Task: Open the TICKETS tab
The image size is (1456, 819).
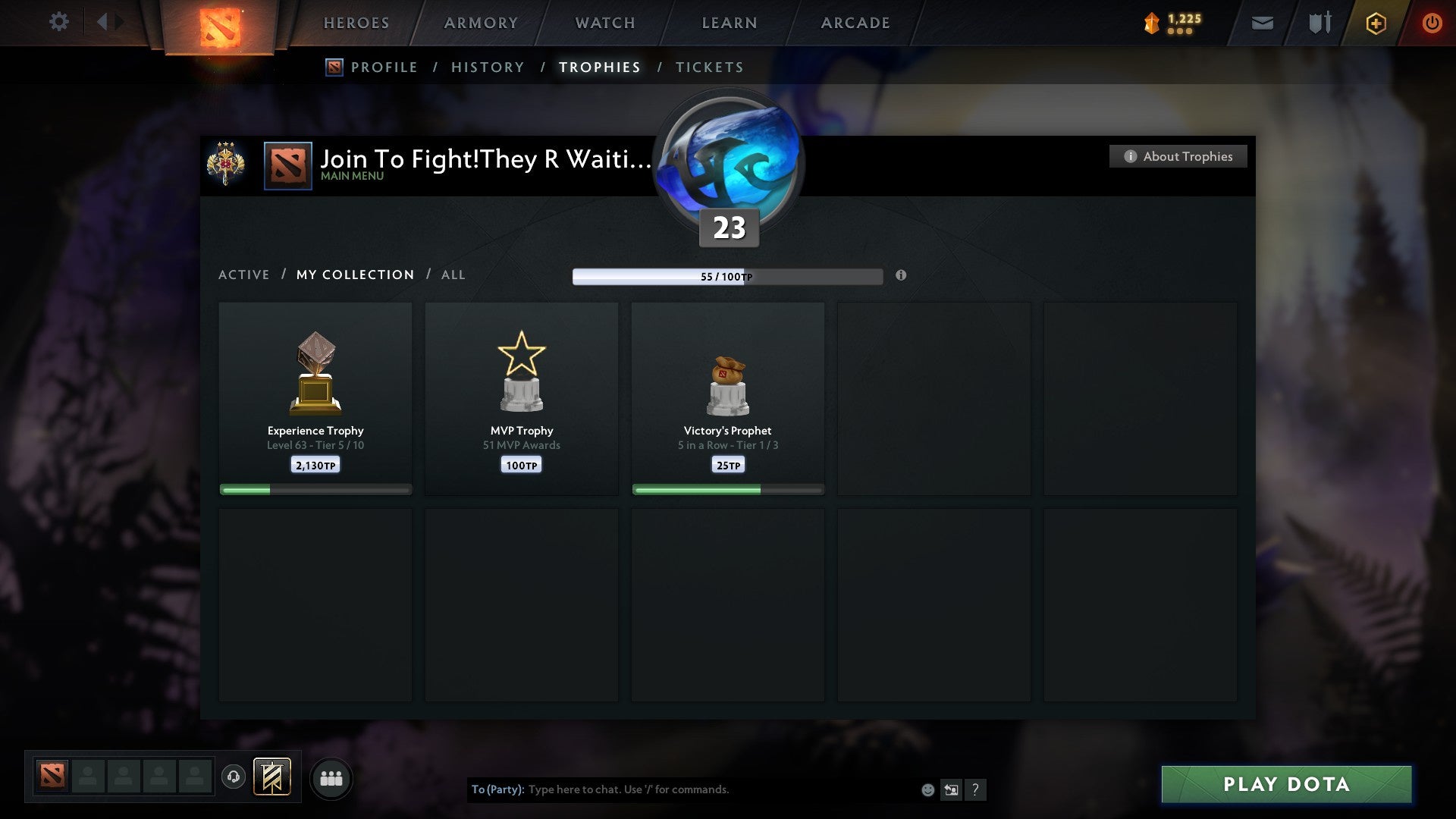Action: point(708,67)
